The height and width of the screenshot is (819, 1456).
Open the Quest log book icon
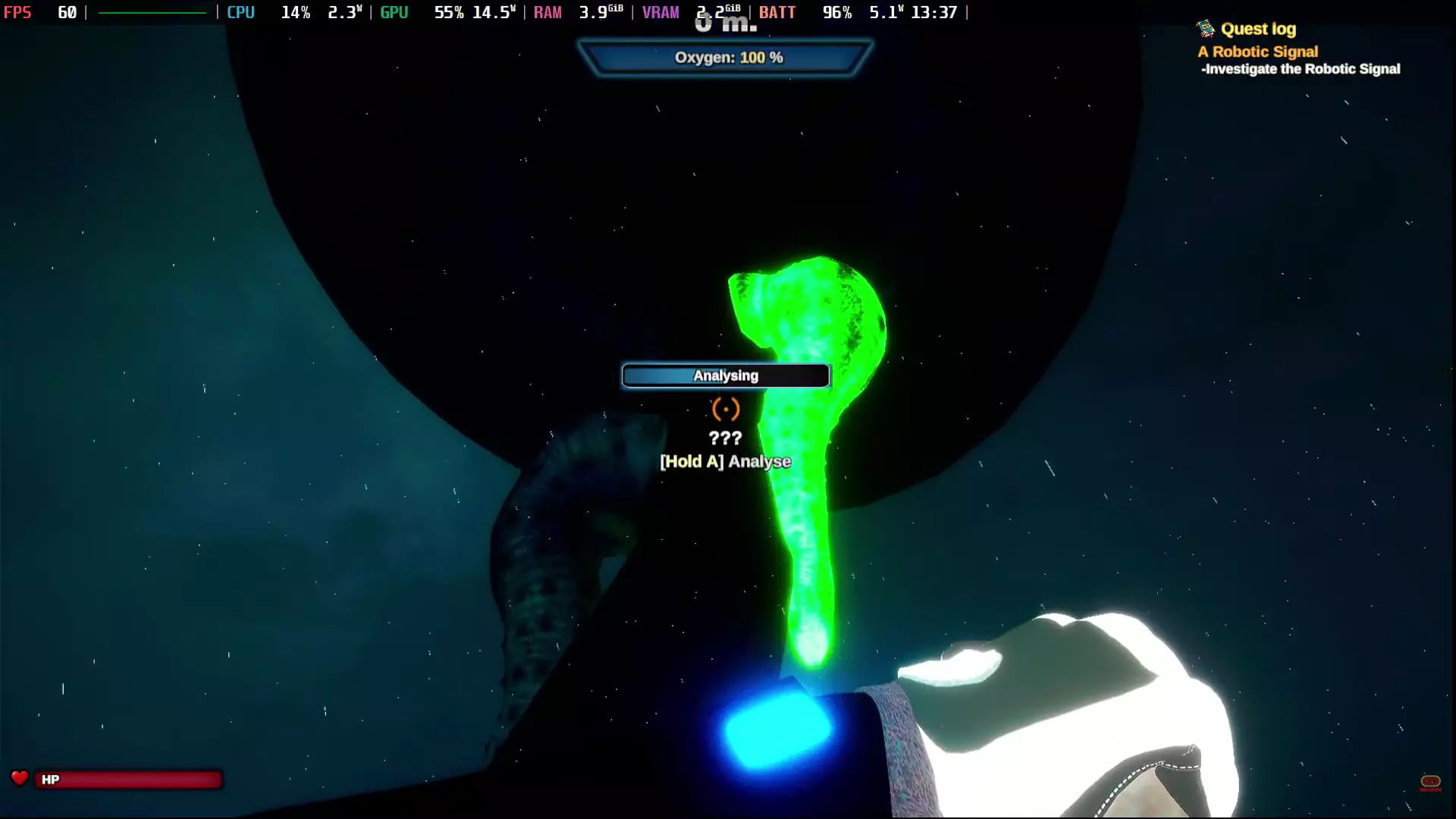click(1205, 30)
